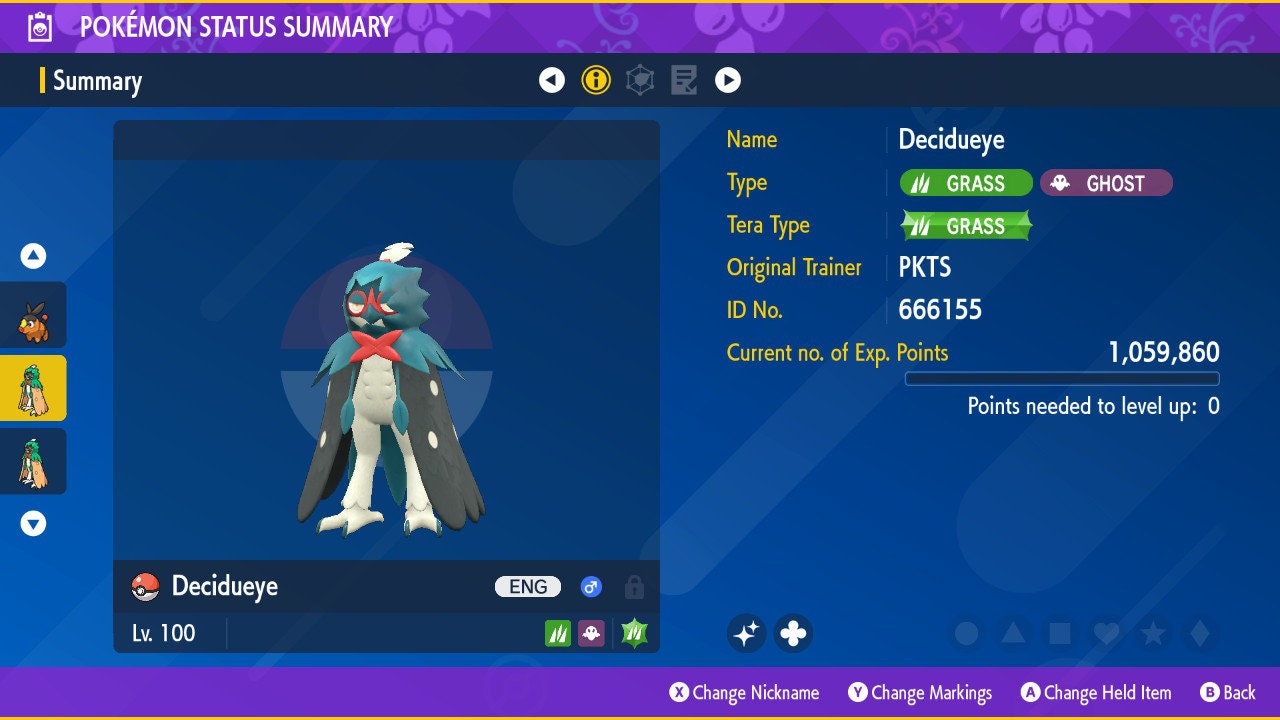Viewport: 1280px width, 720px height.
Task: Toggle the heart marking
Action: [1106, 633]
